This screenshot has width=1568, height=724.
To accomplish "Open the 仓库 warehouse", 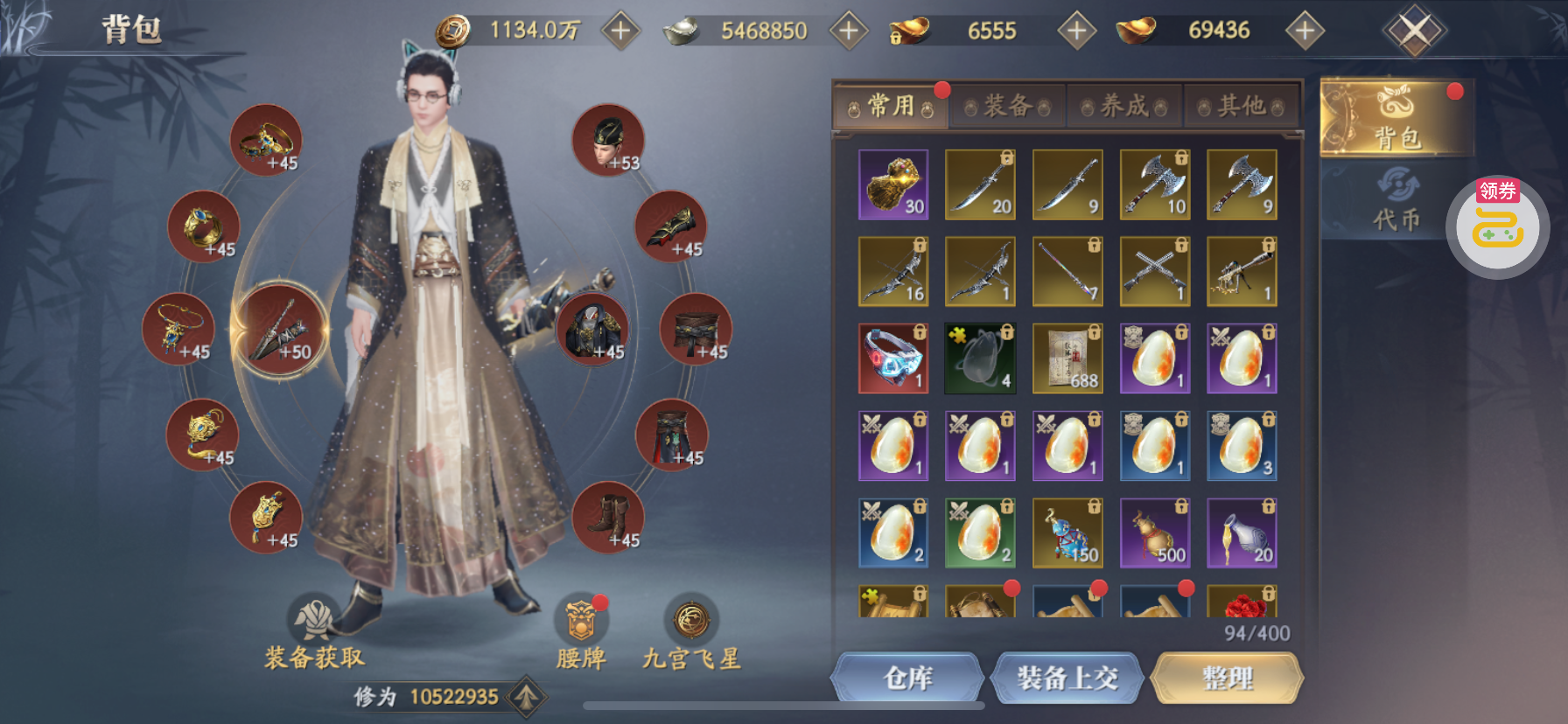I will [907, 678].
